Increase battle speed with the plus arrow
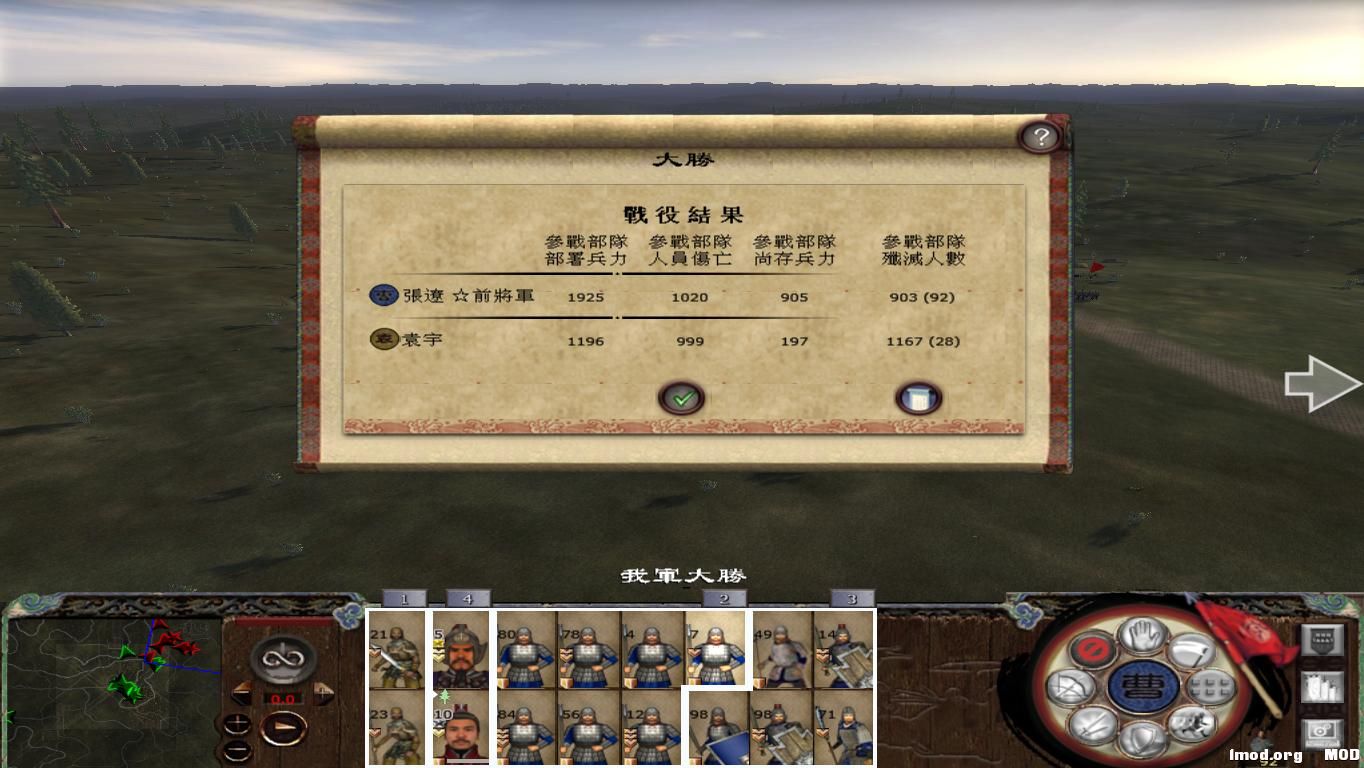The width and height of the screenshot is (1364, 768). pyautogui.click(x=323, y=691)
